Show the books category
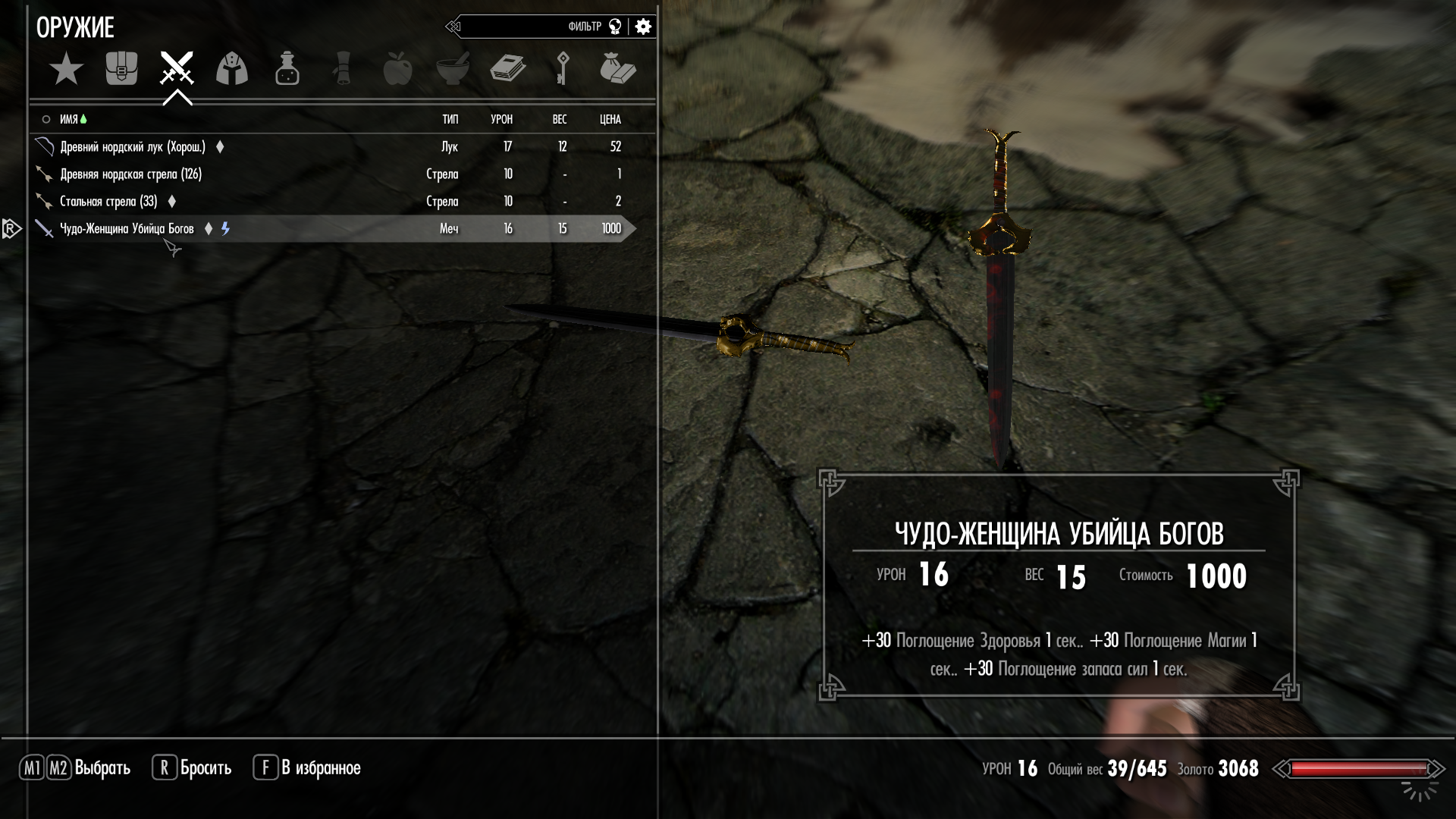This screenshot has width=1456, height=819. click(507, 69)
